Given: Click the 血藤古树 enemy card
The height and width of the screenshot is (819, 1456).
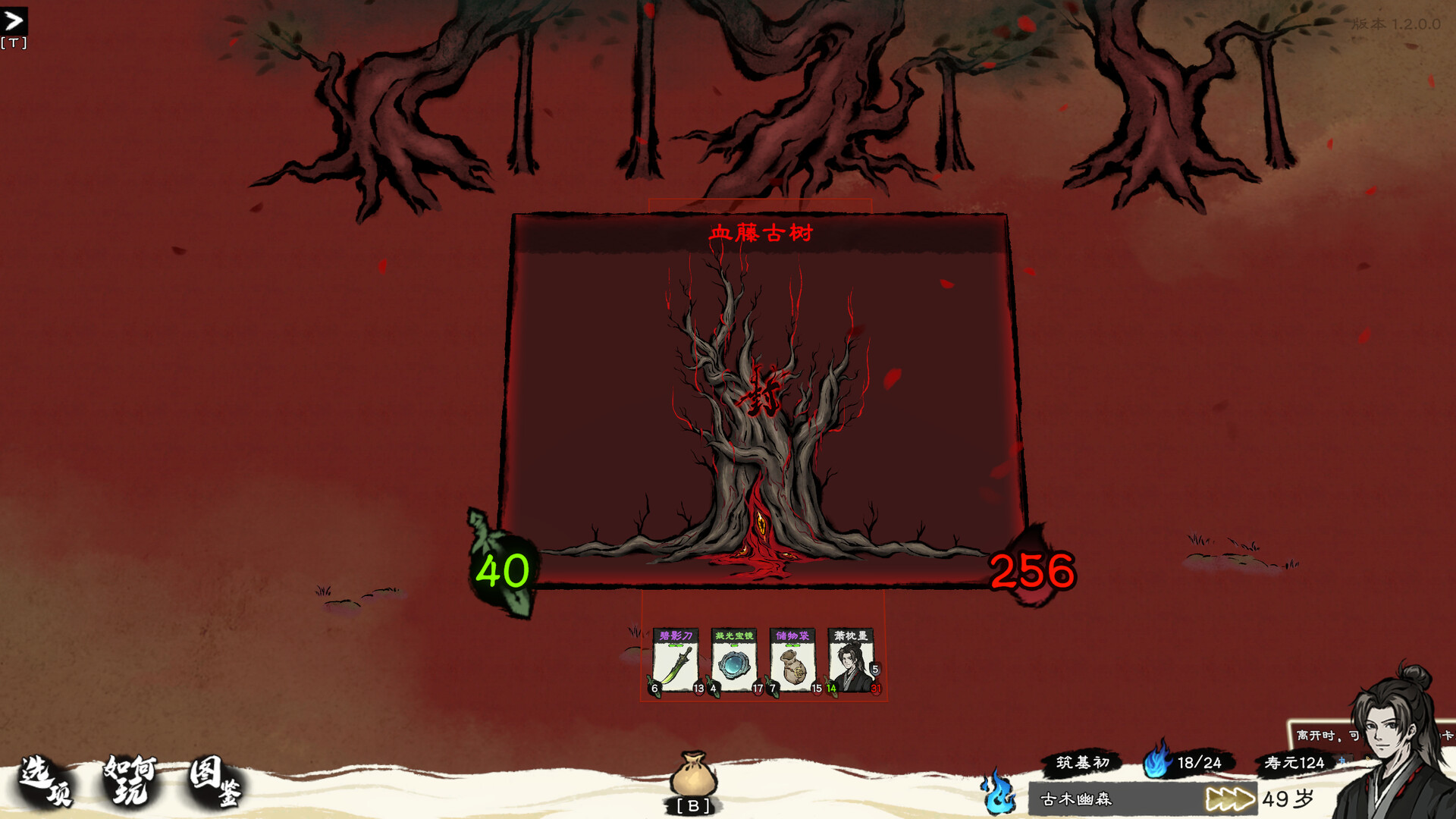Looking at the screenshot, I should click(761, 402).
